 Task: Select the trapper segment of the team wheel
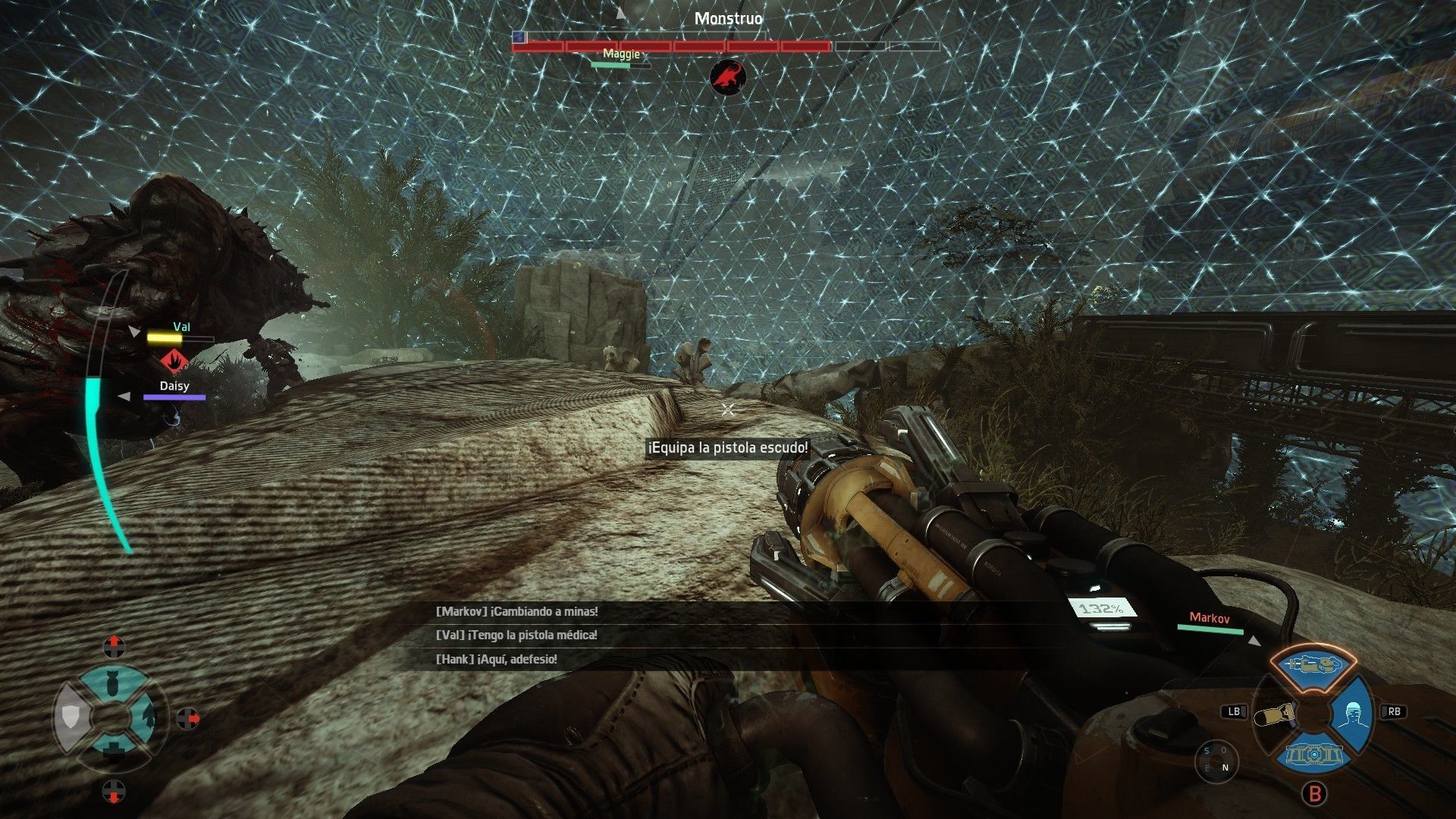point(148,715)
